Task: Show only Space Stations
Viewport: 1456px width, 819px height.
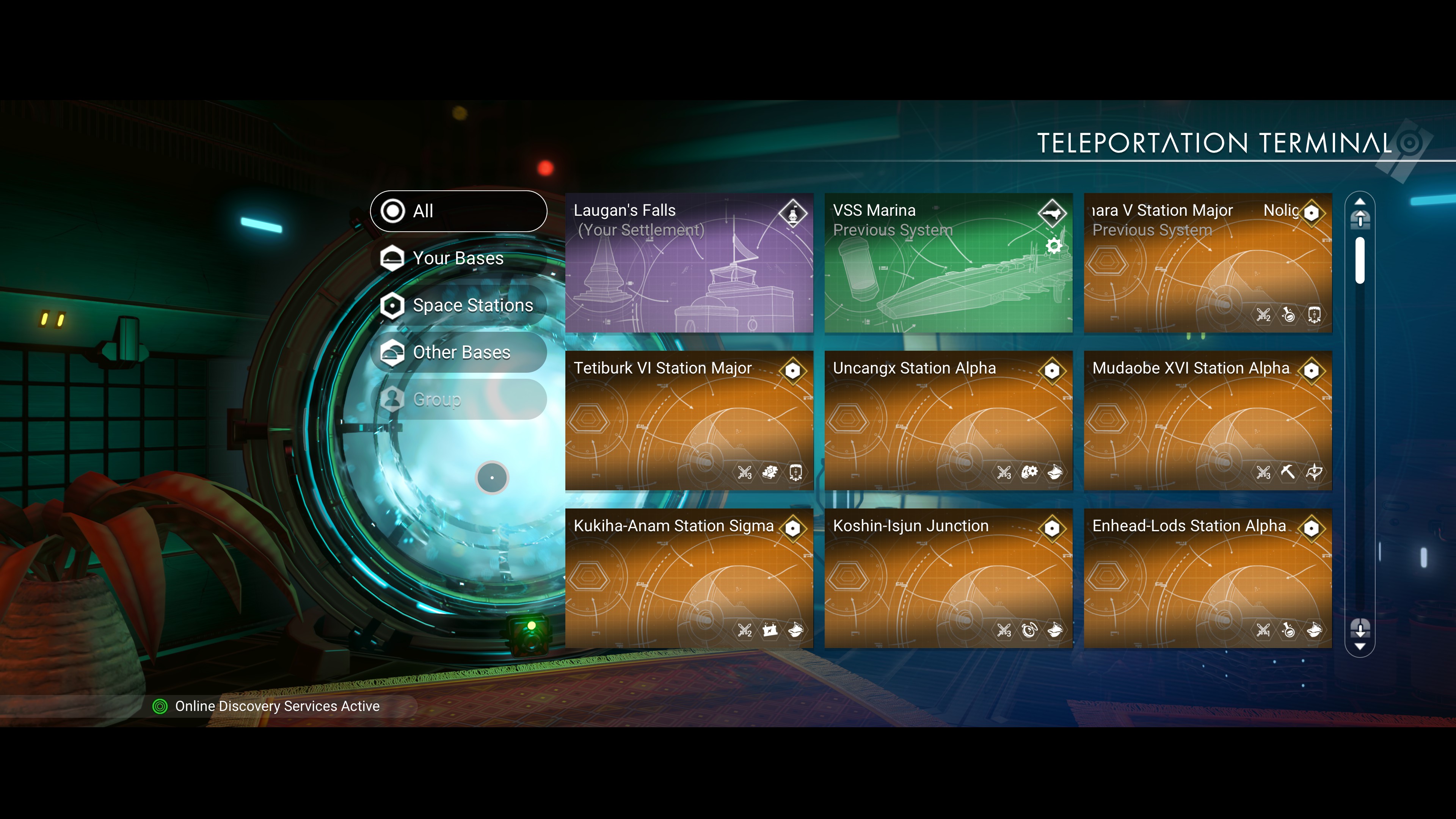Action: point(458,305)
